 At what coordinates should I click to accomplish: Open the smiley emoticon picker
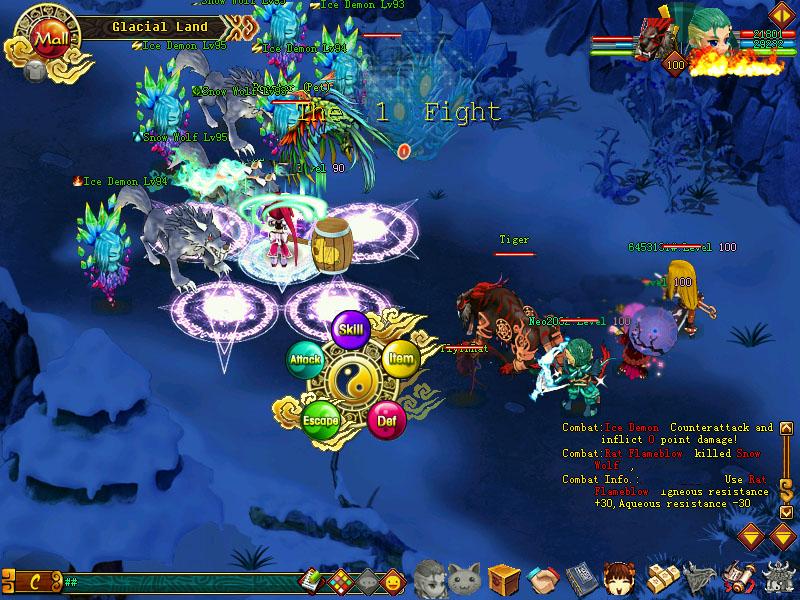point(393,580)
